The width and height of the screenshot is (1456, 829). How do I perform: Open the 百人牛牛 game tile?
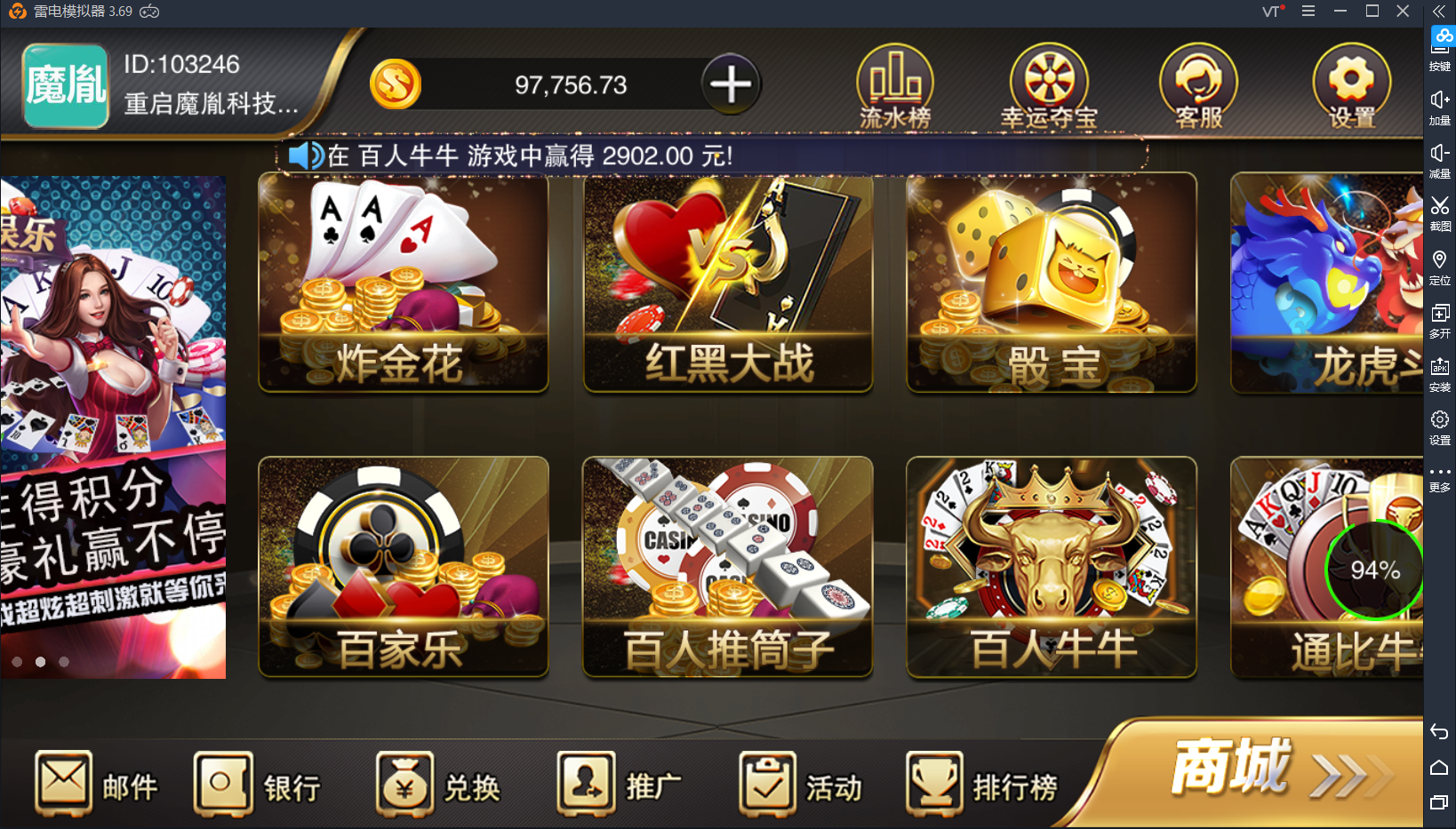tap(1051, 569)
